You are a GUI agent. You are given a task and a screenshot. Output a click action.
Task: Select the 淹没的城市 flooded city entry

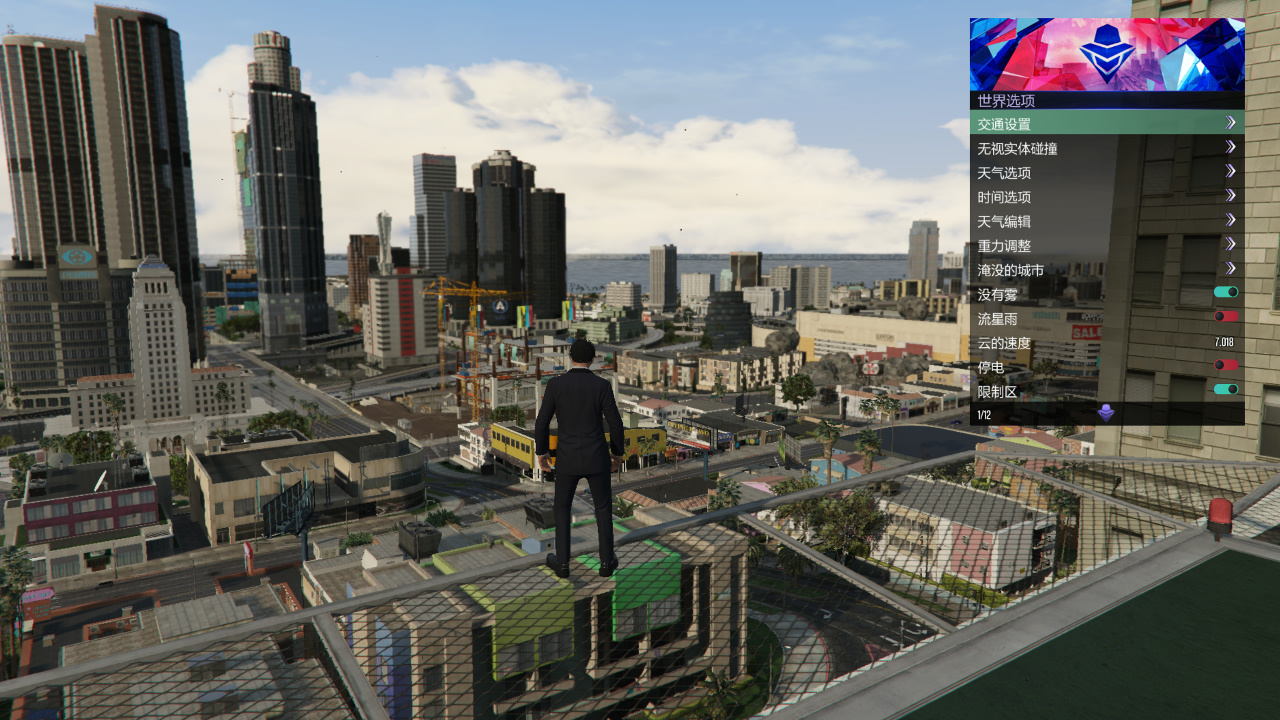pos(1106,270)
